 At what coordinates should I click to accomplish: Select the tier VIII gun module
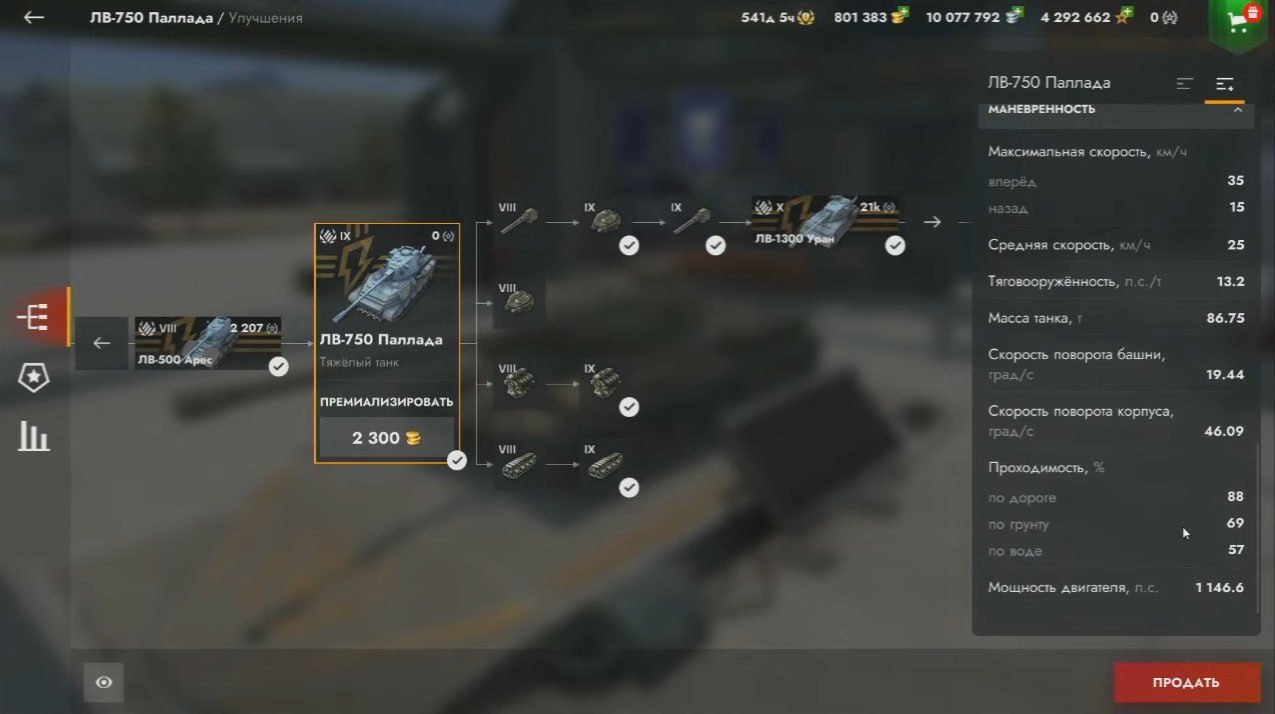pyautogui.click(x=519, y=221)
